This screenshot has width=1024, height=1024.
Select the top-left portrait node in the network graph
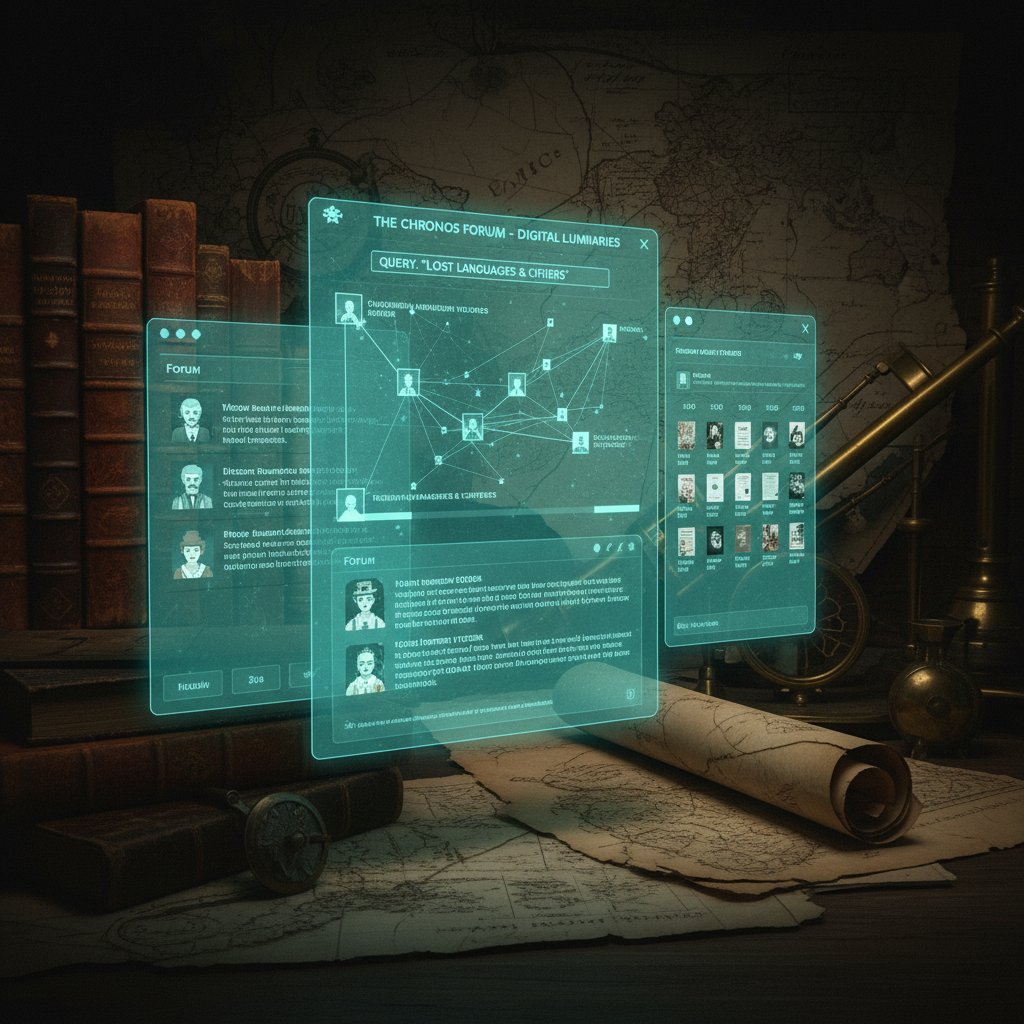pos(349,309)
